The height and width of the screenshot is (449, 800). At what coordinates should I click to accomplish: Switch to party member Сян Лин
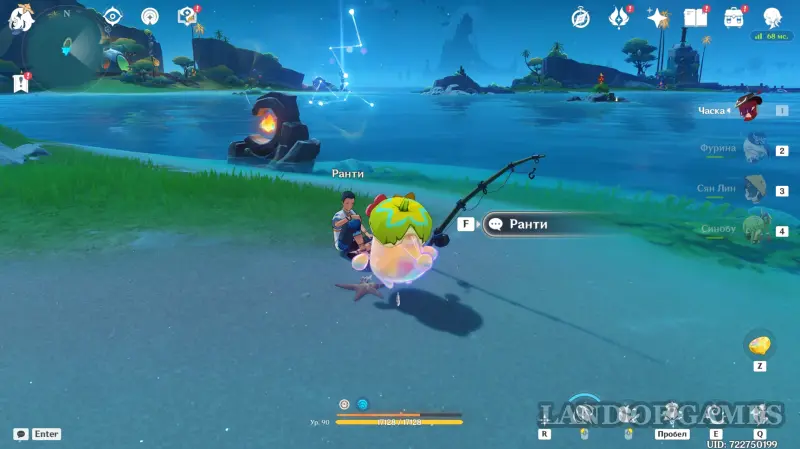tap(754, 189)
